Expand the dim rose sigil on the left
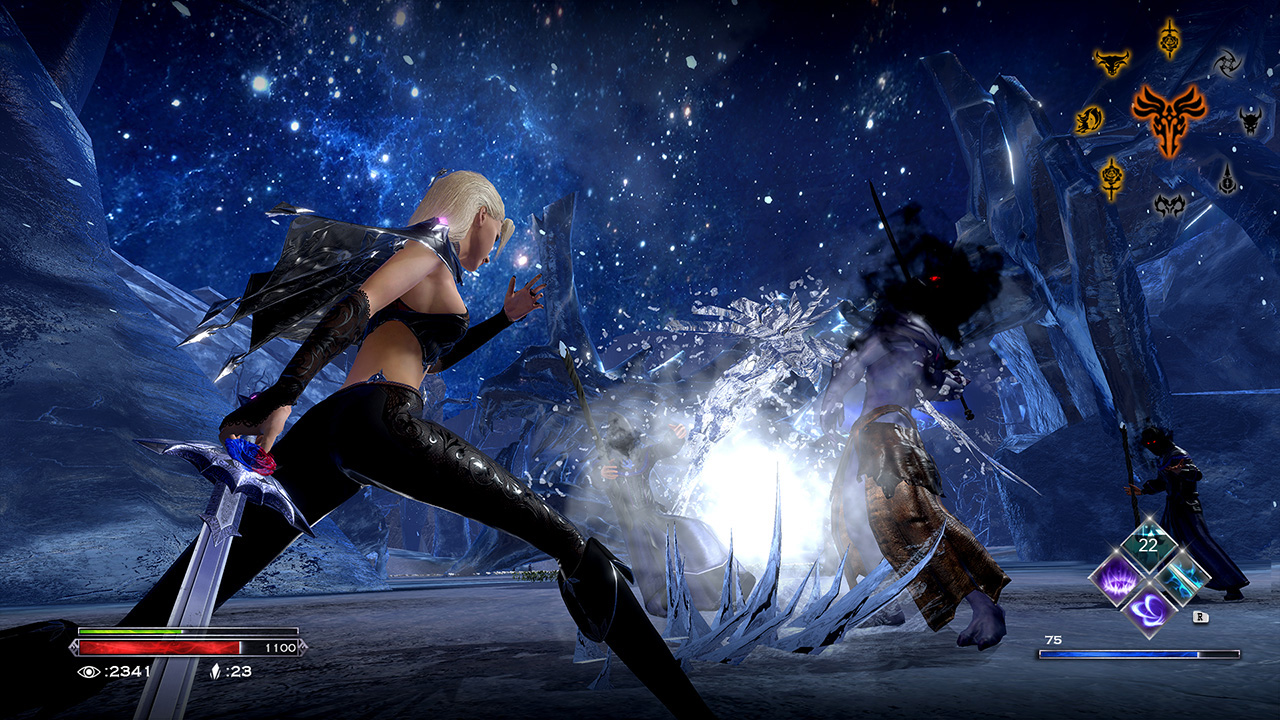1280x720 pixels. click(x=1110, y=178)
